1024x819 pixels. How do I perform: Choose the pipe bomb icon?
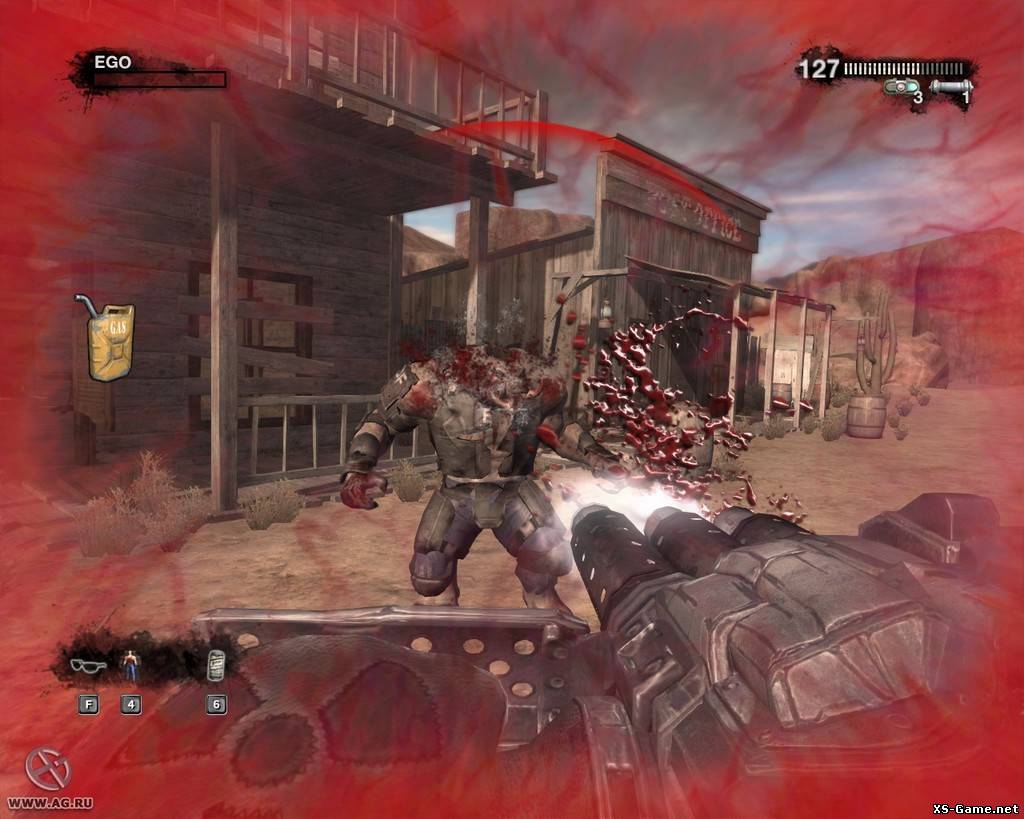click(x=950, y=88)
